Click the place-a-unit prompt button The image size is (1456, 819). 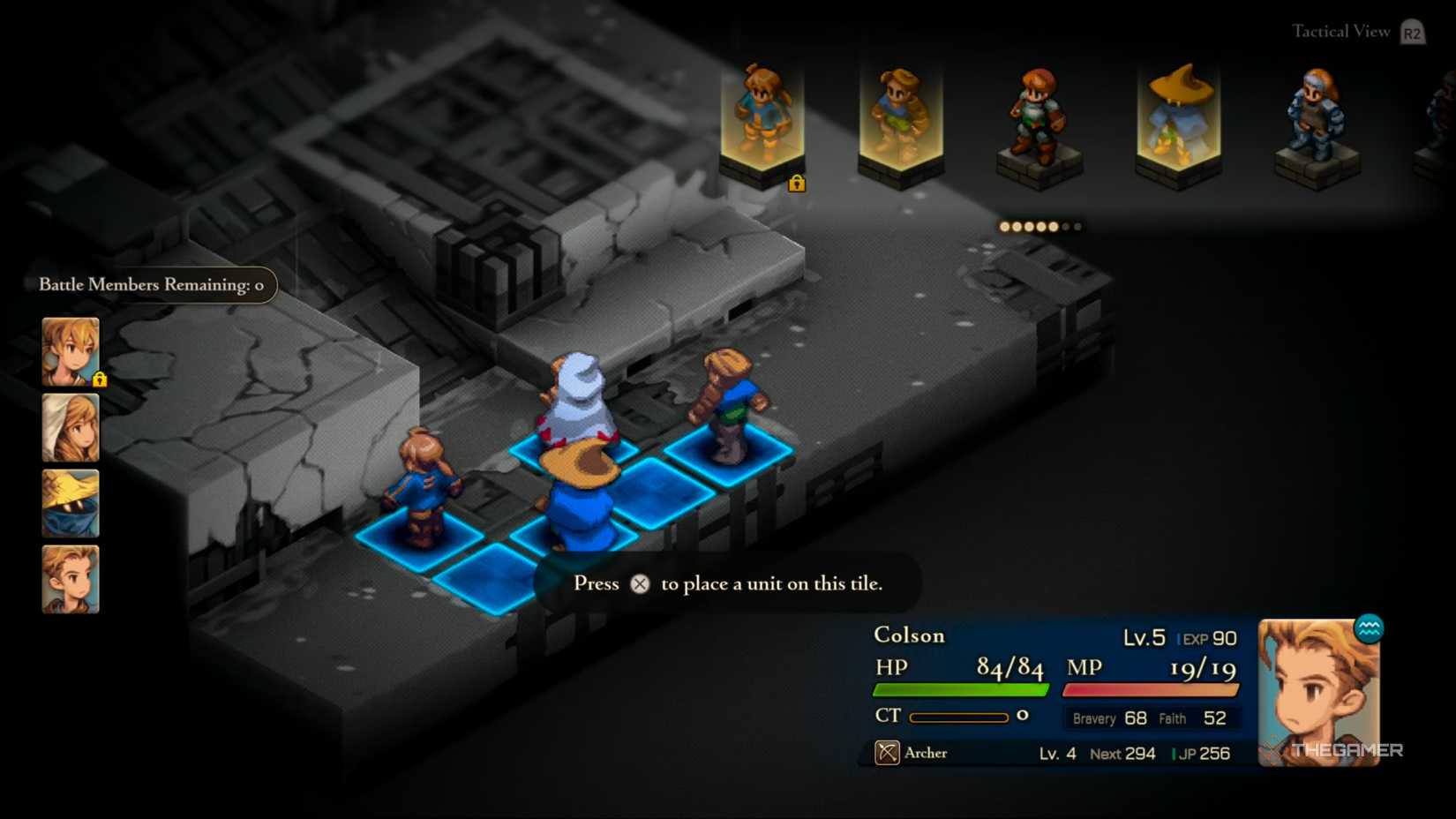click(x=640, y=583)
